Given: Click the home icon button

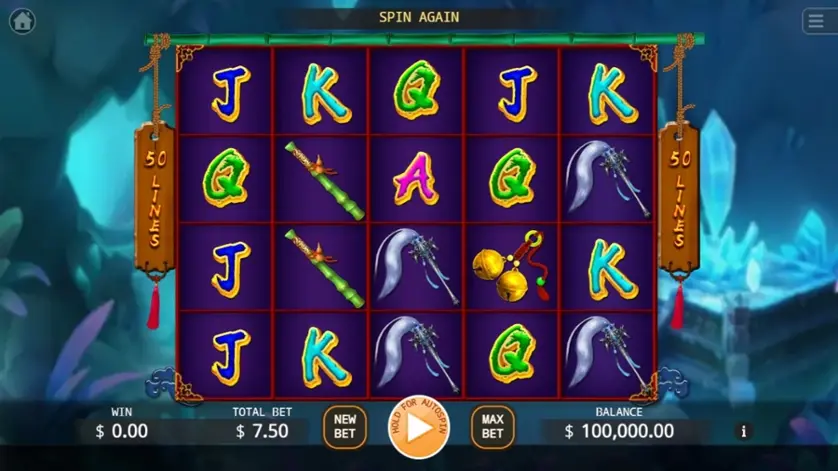Looking at the screenshot, I should (21, 20).
